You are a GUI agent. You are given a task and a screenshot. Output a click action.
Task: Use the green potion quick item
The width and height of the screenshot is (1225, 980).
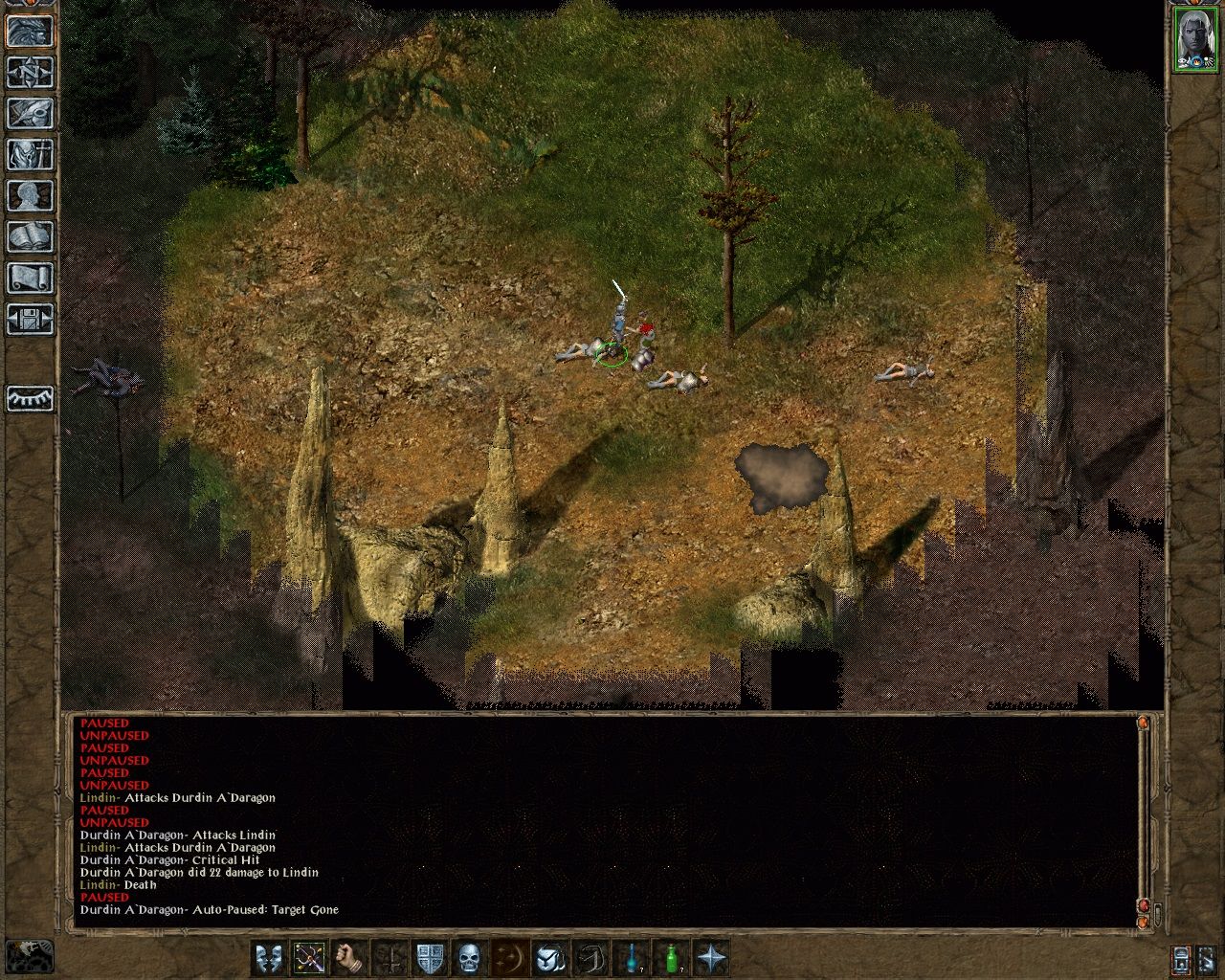[x=672, y=958]
